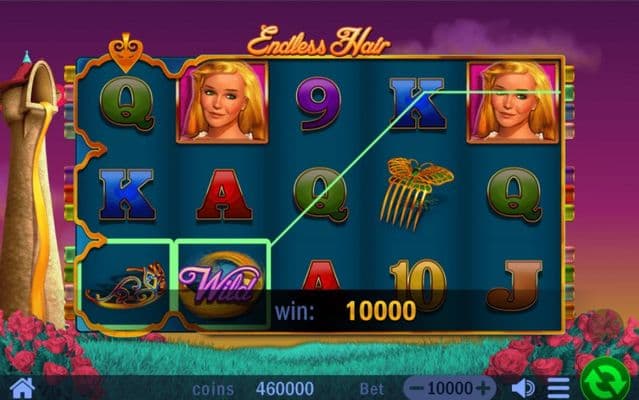Toggle the sound speaker icon
639x400 pixels.
click(x=522, y=388)
